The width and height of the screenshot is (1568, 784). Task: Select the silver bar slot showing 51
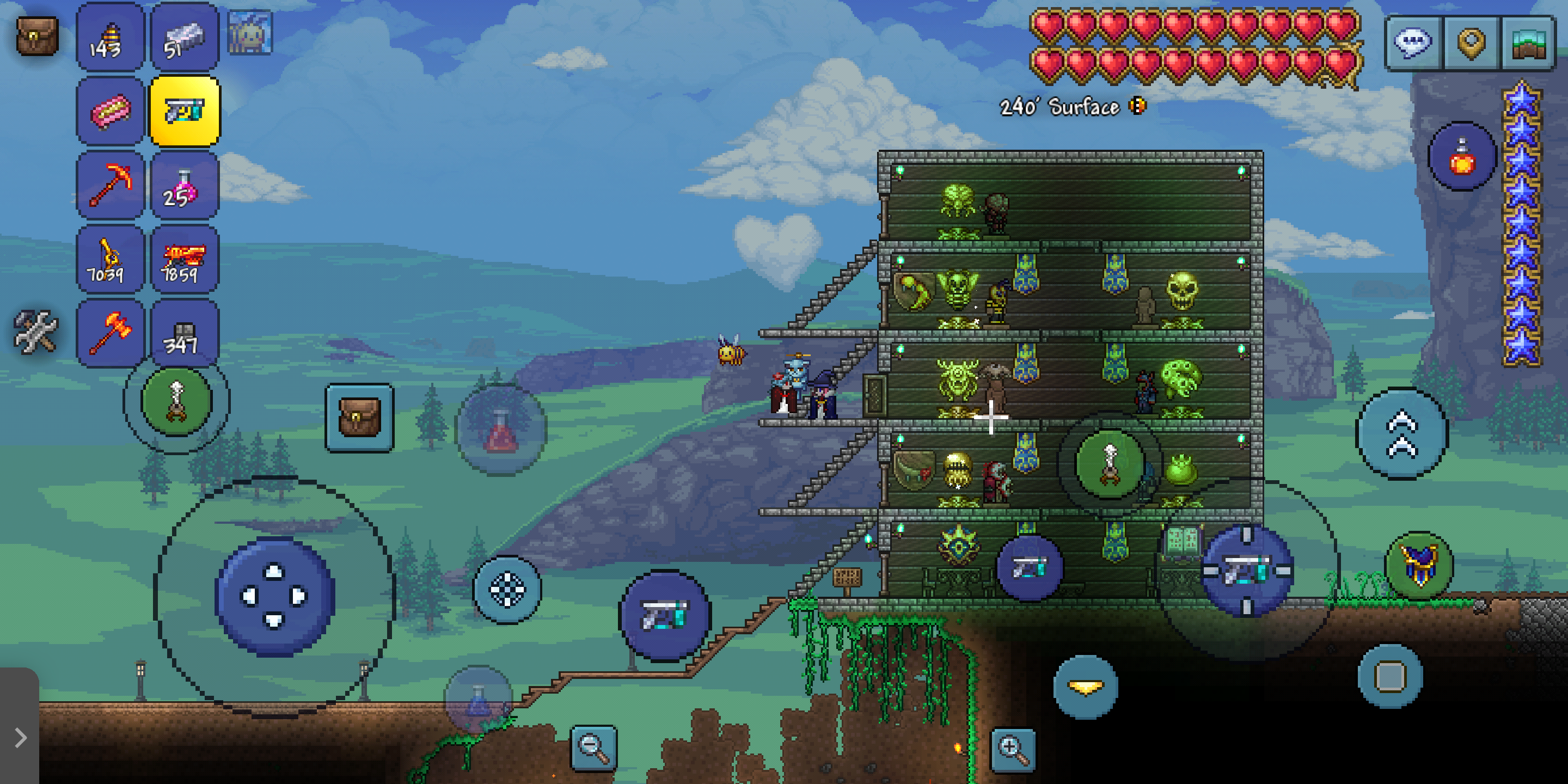click(184, 38)
